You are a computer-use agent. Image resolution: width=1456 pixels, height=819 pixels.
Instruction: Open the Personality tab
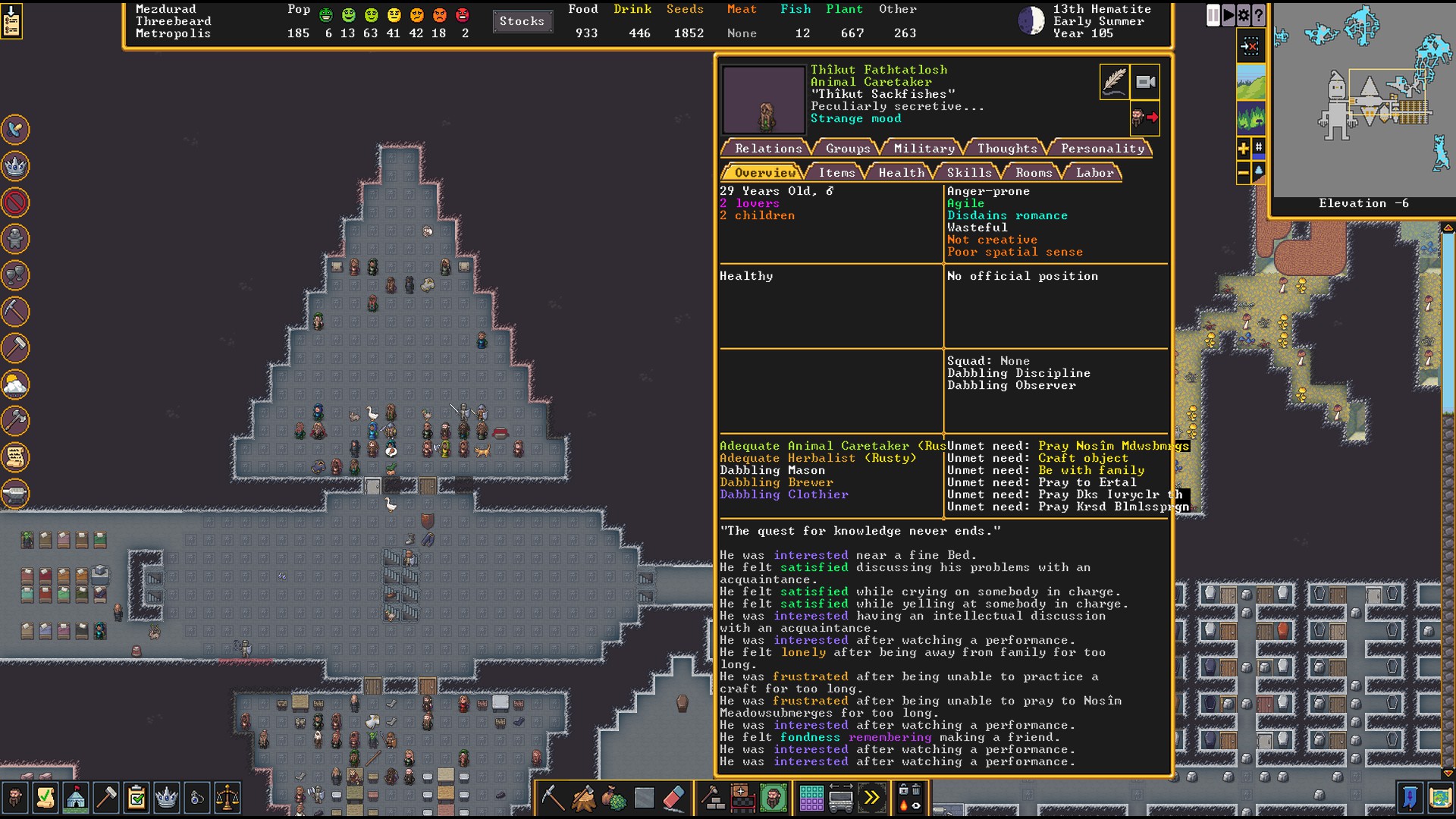(1102, 149)
